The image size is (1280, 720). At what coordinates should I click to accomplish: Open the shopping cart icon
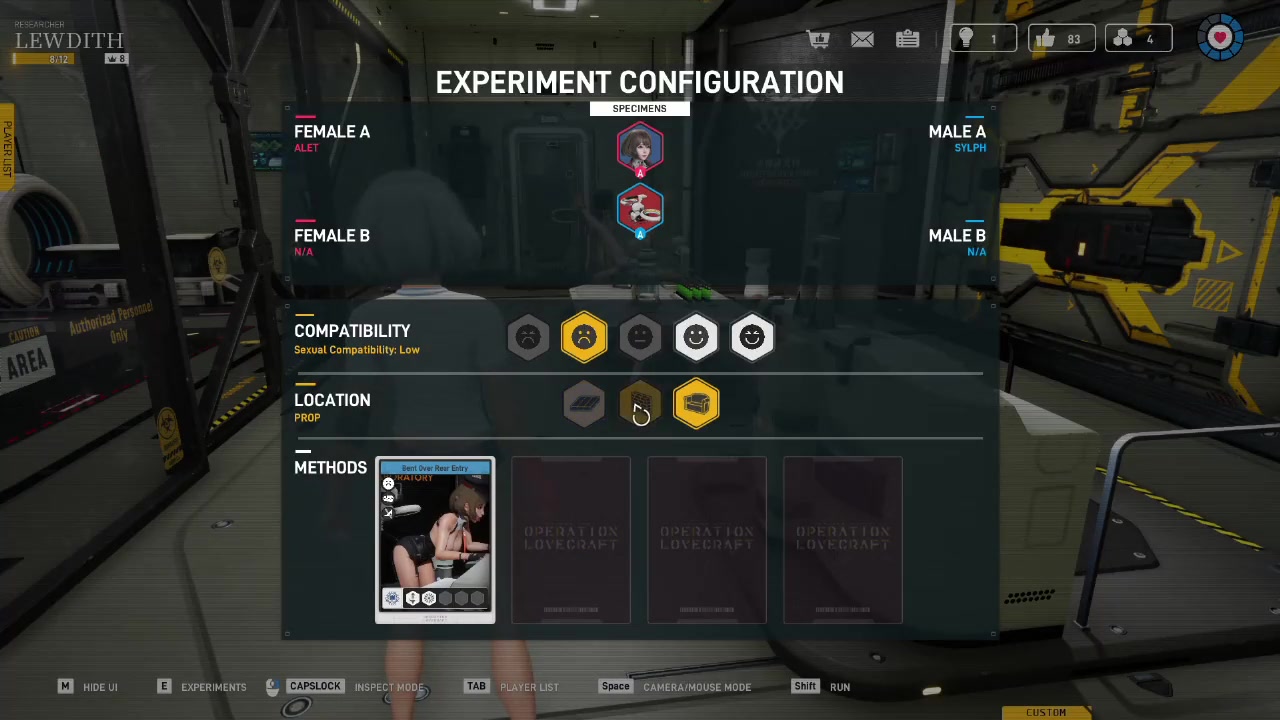pyautogui.click(x=819, y=39)
